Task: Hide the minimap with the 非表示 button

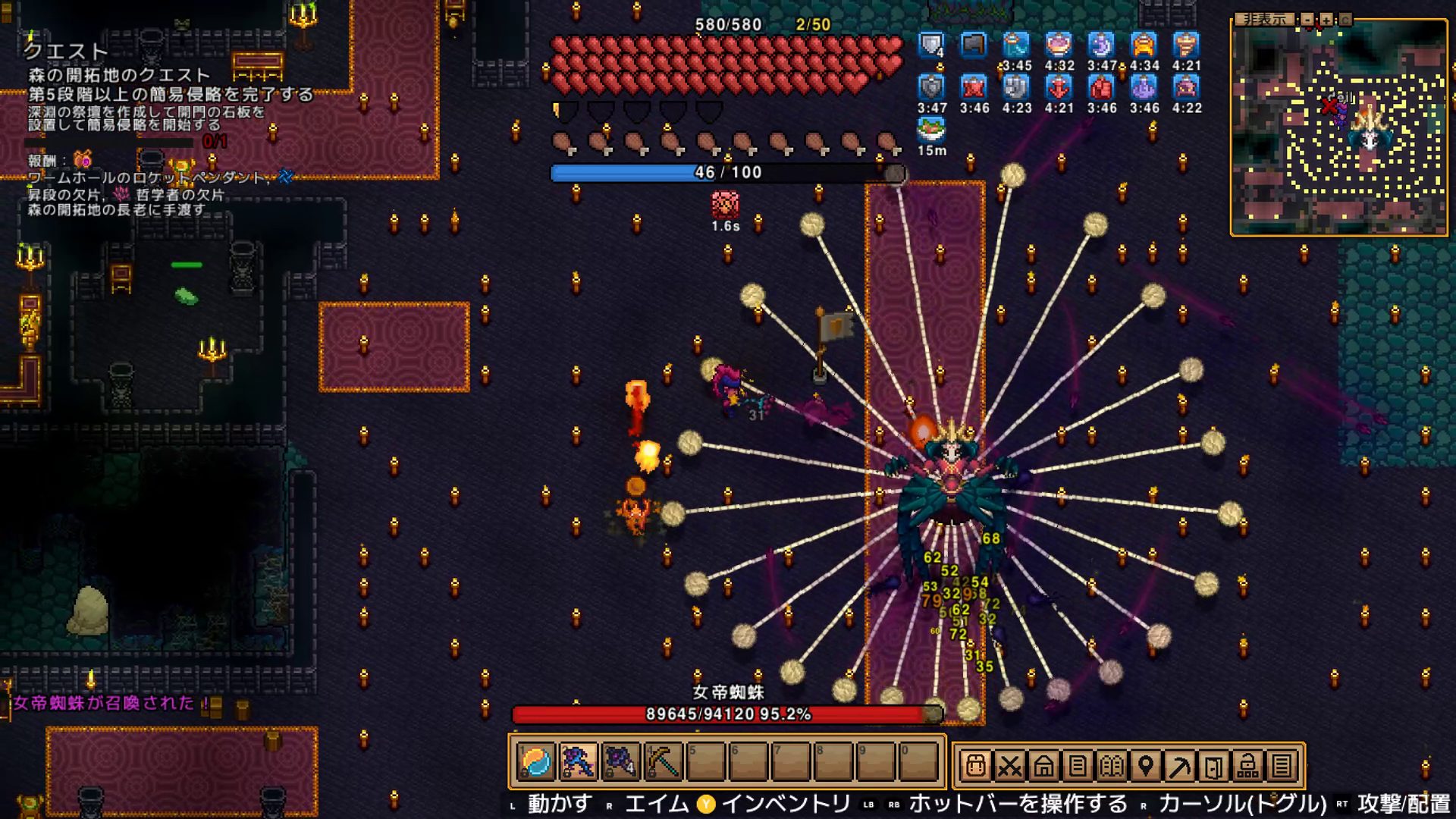Action: [x=1265, y=19]
